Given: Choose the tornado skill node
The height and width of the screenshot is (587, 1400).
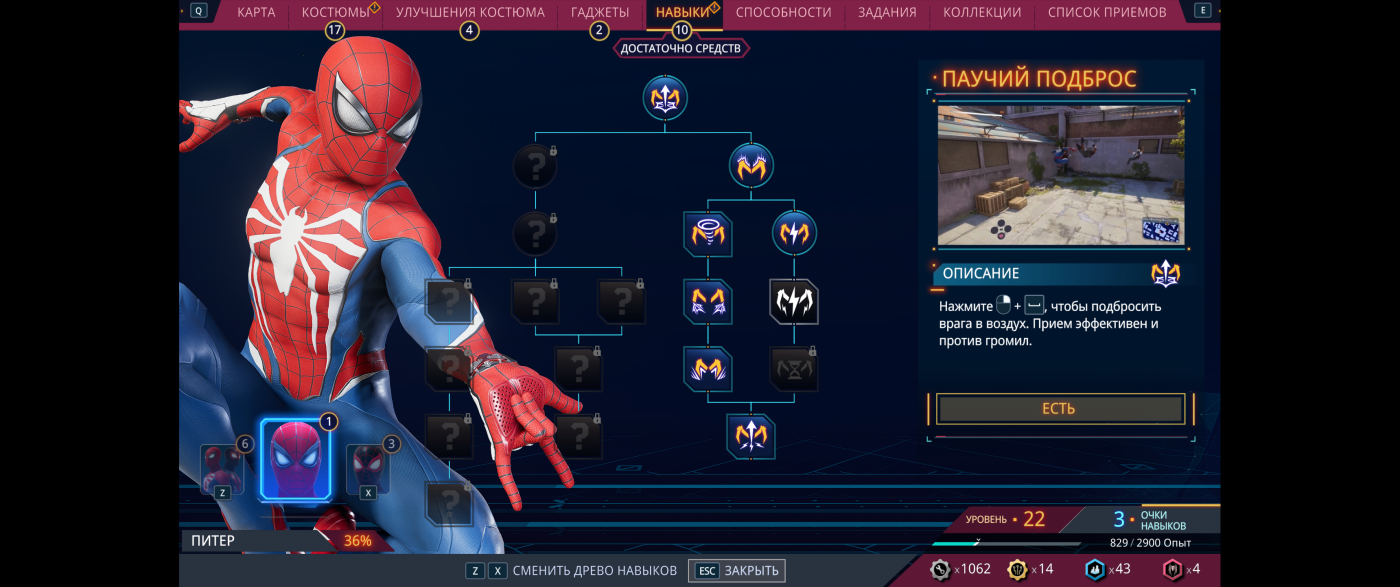Looking at the screenshot, I should pos(708,234).
